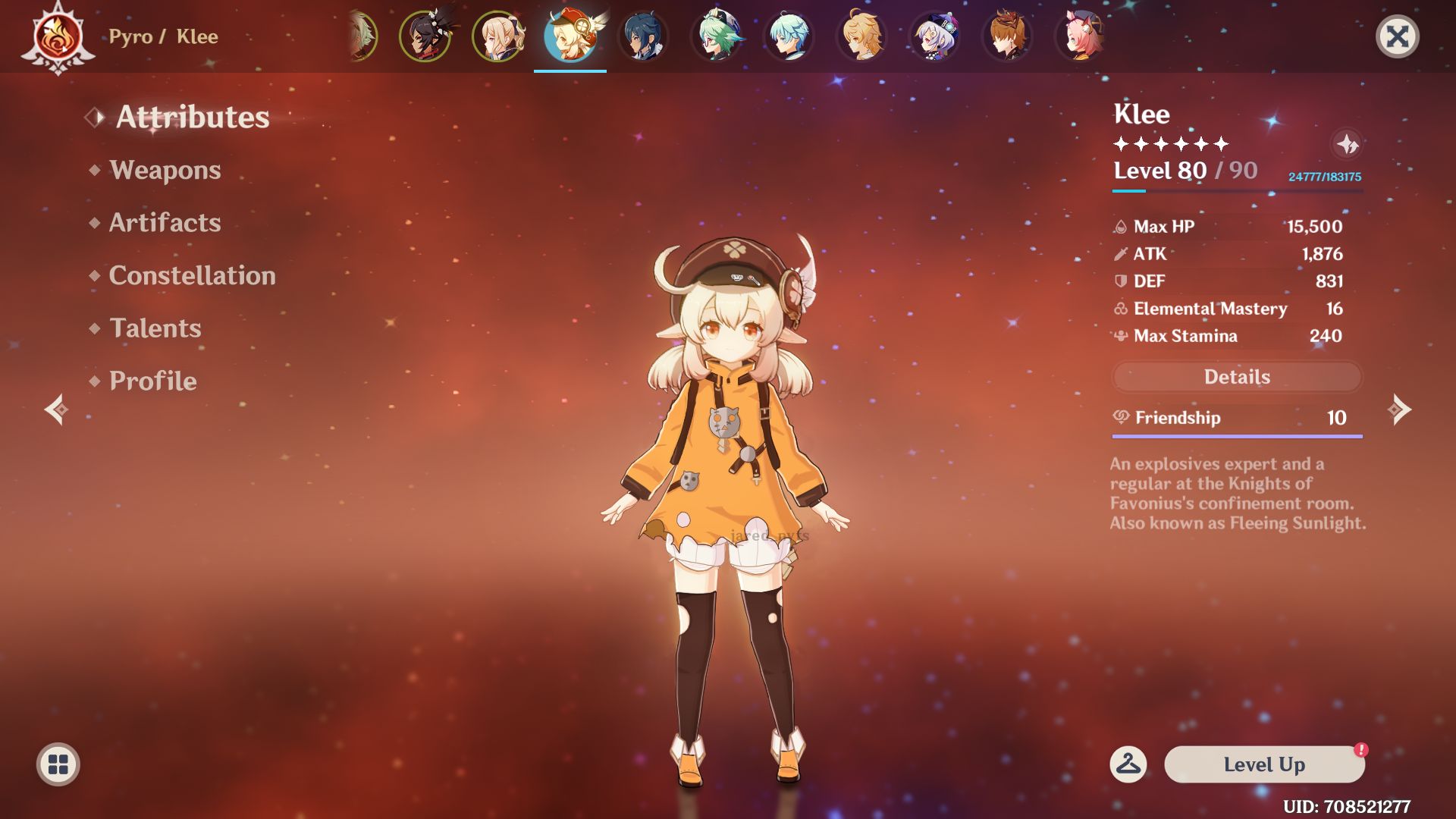This screenshot has height=819, width=1456.
Task: Open the Artifacts section
Action: click(x=165, y=222)
